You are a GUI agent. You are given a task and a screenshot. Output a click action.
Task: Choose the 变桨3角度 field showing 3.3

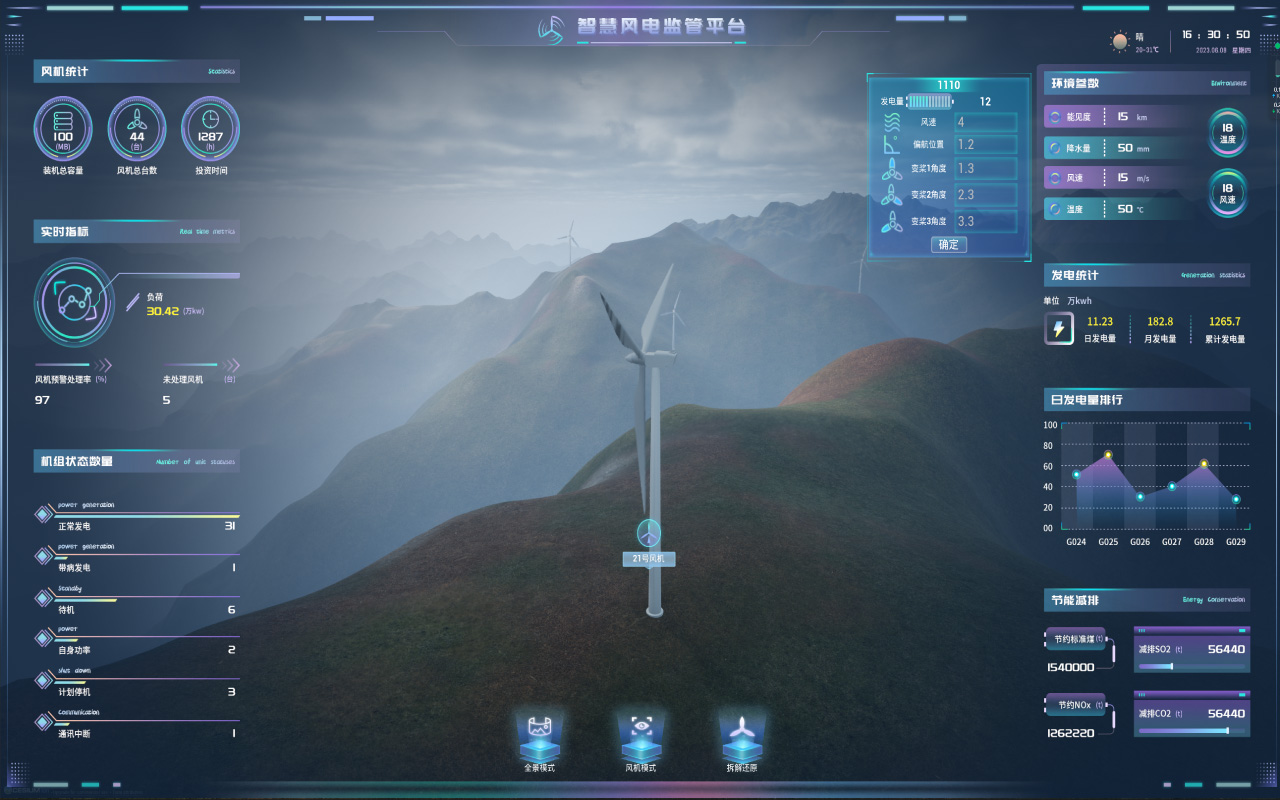coord(985,221)
